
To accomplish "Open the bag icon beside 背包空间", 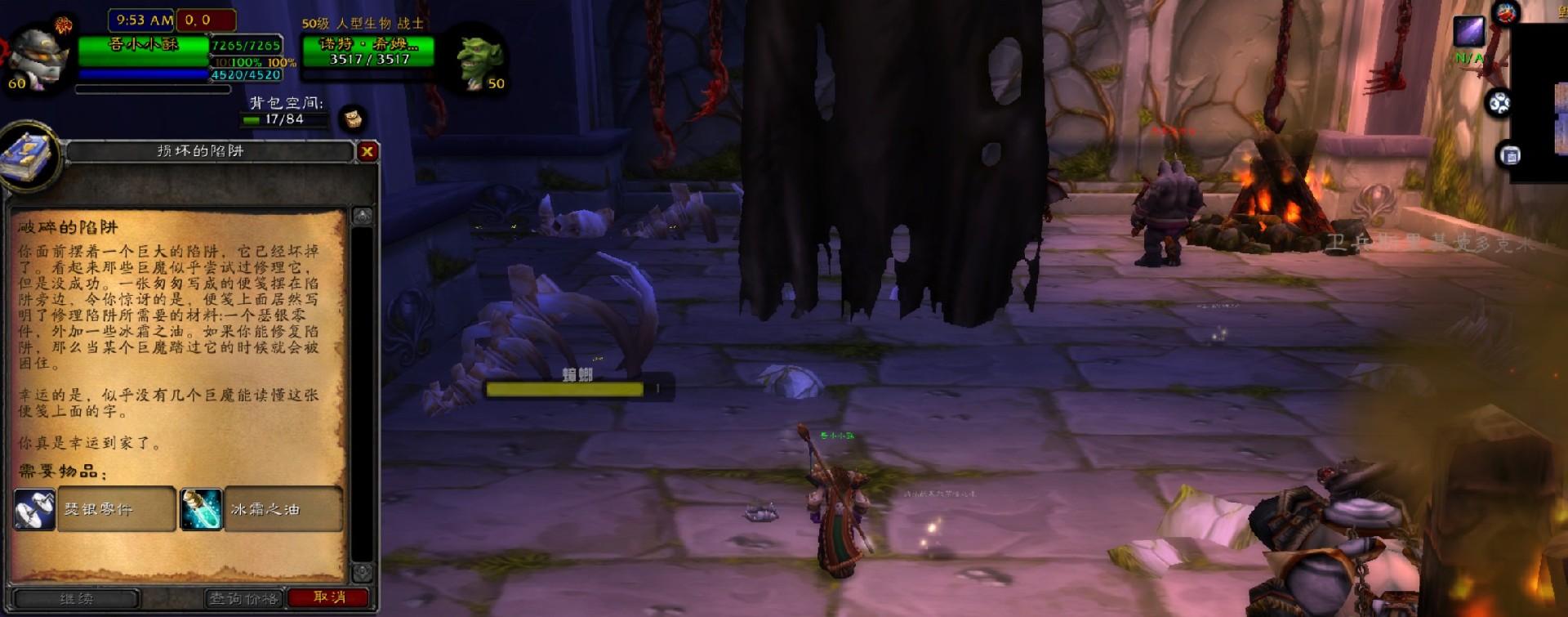I will pyautogui.click(x=353, y=118).
